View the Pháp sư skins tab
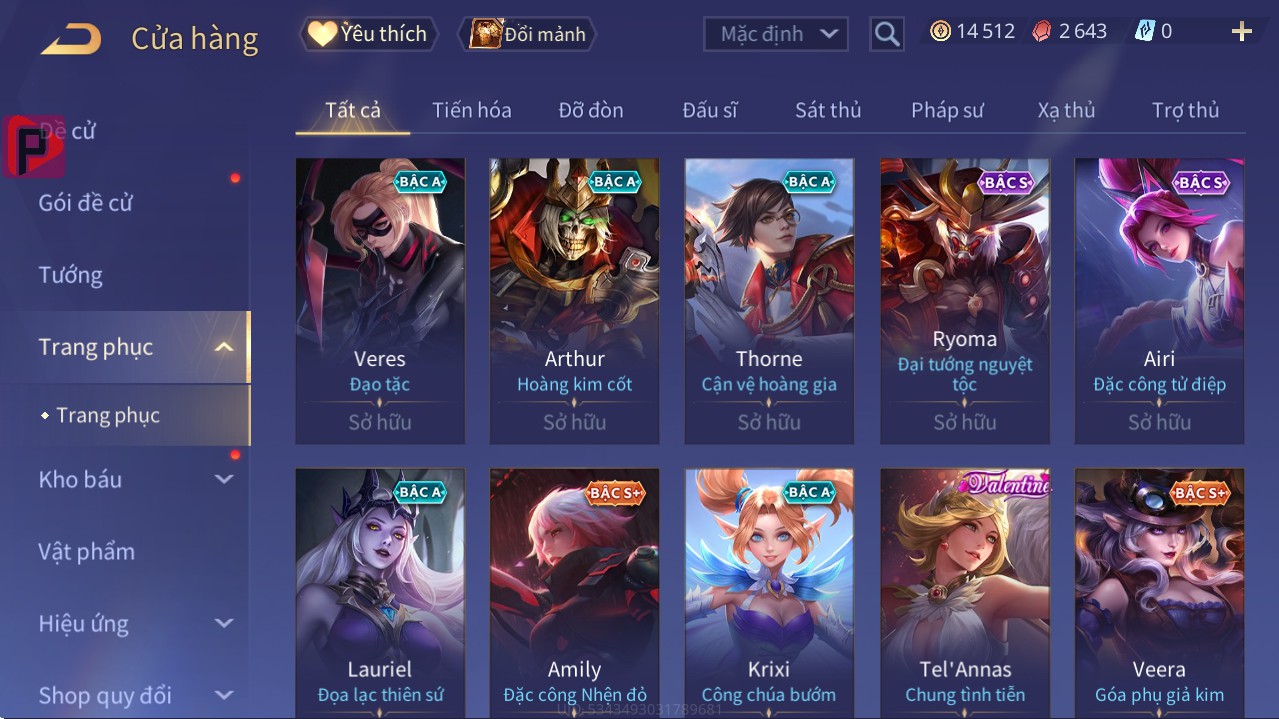 point(947,110)
